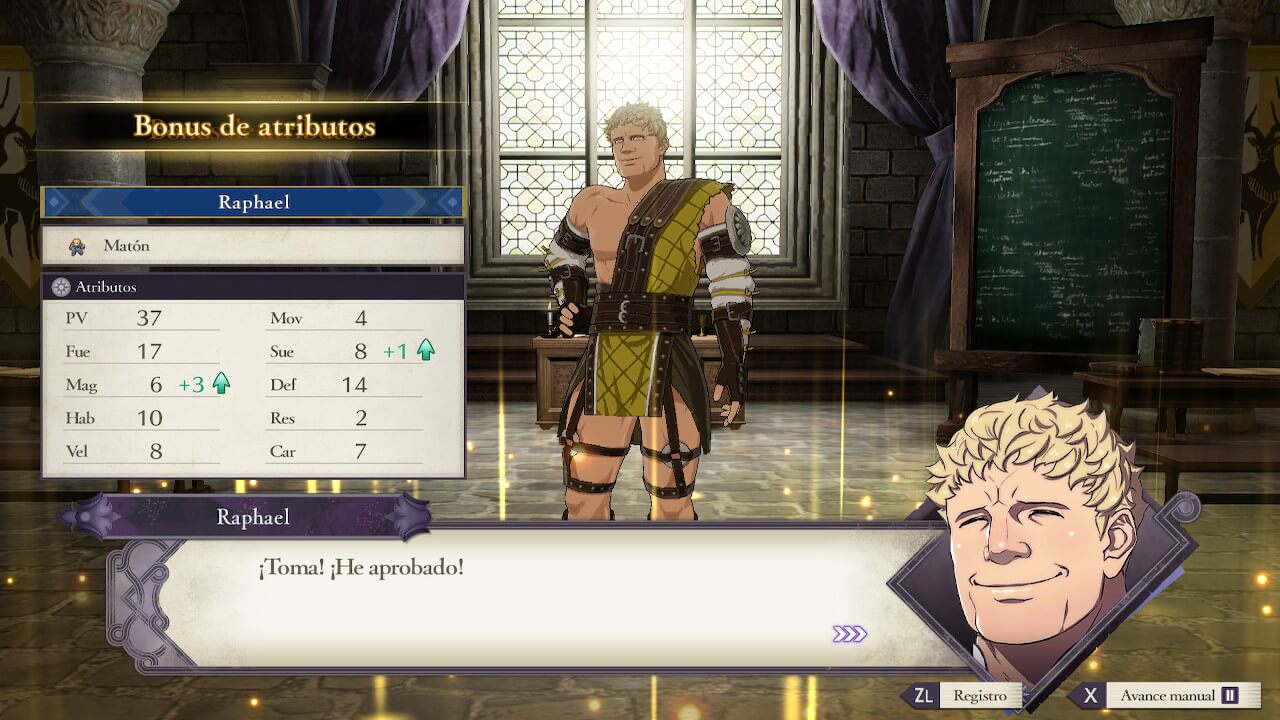Advance the dialogue with the purple arrows
Viewport: 1280px width, 720px height.
pos(849,634)
